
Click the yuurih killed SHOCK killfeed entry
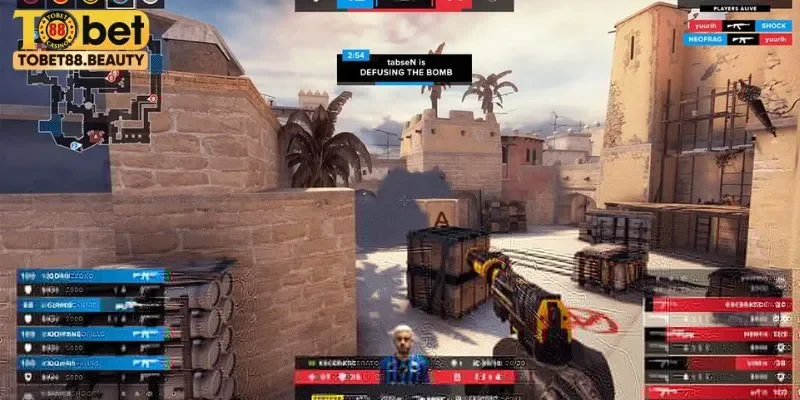point(738,26)
